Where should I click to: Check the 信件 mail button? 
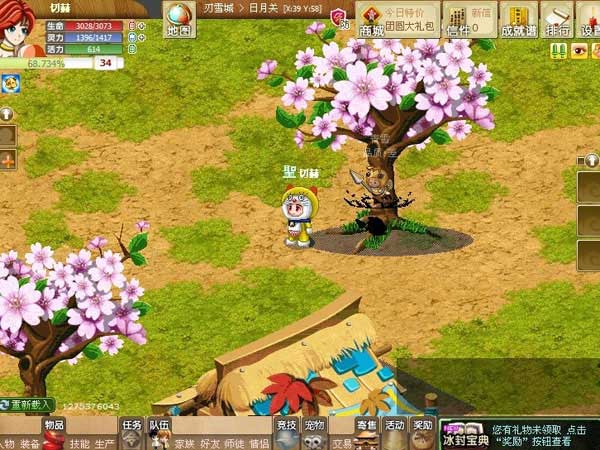pyautogui.click(x=455, y=19)
